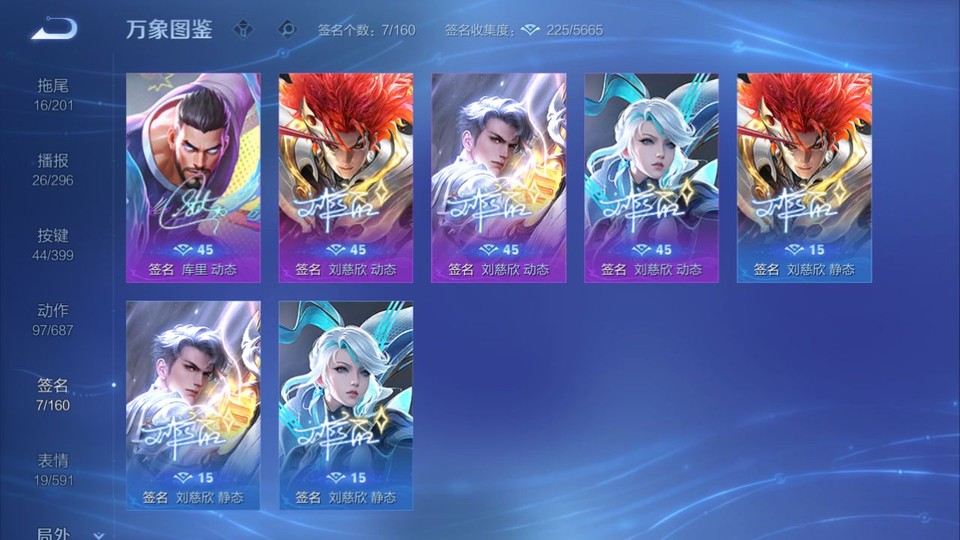Screen dimensions: 960x540
Task: Switch to the 表情 category
Action: click(x=53, y=469)
